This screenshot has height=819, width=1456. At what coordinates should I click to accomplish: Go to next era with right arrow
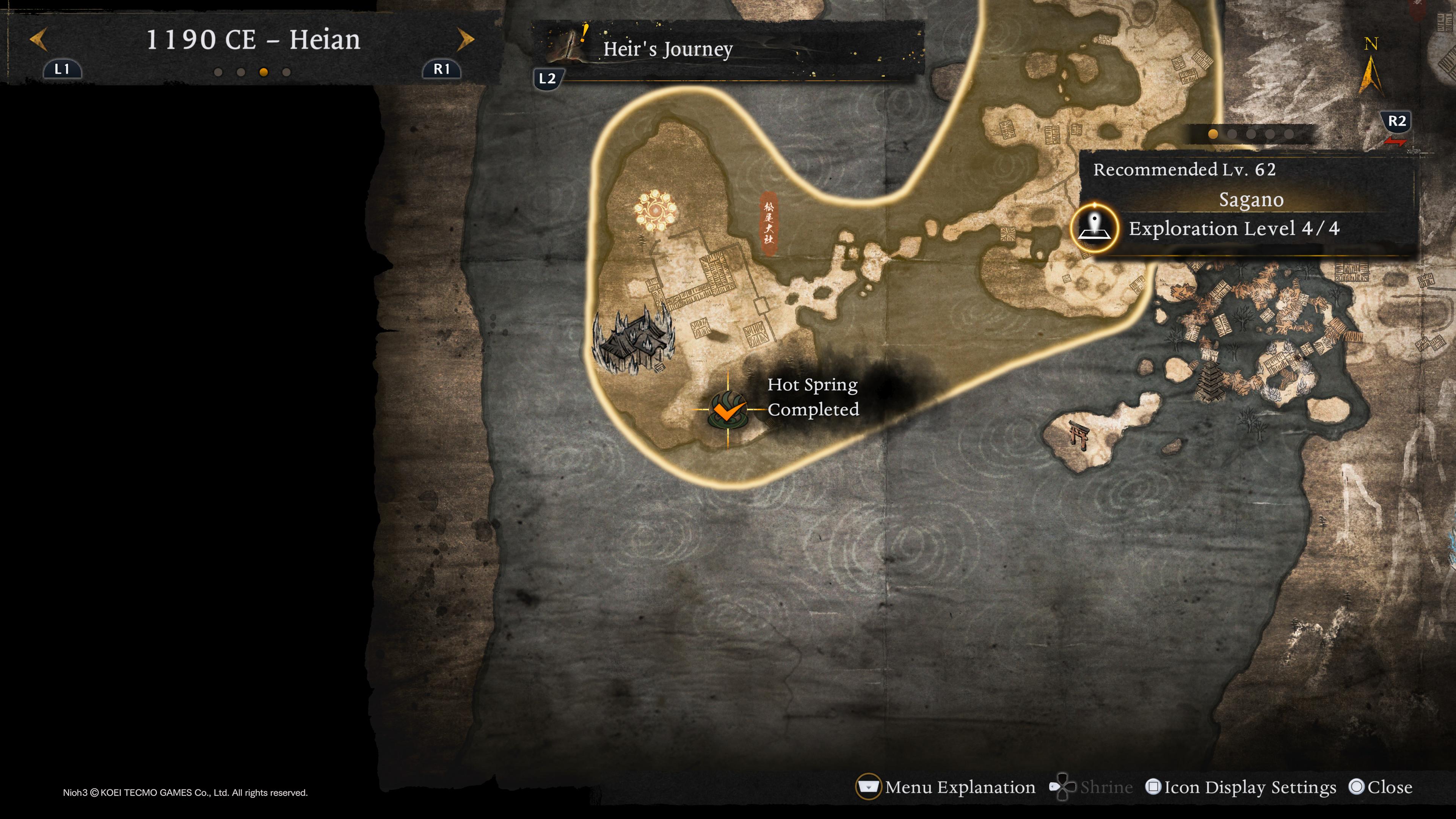(x=465, y=39)
